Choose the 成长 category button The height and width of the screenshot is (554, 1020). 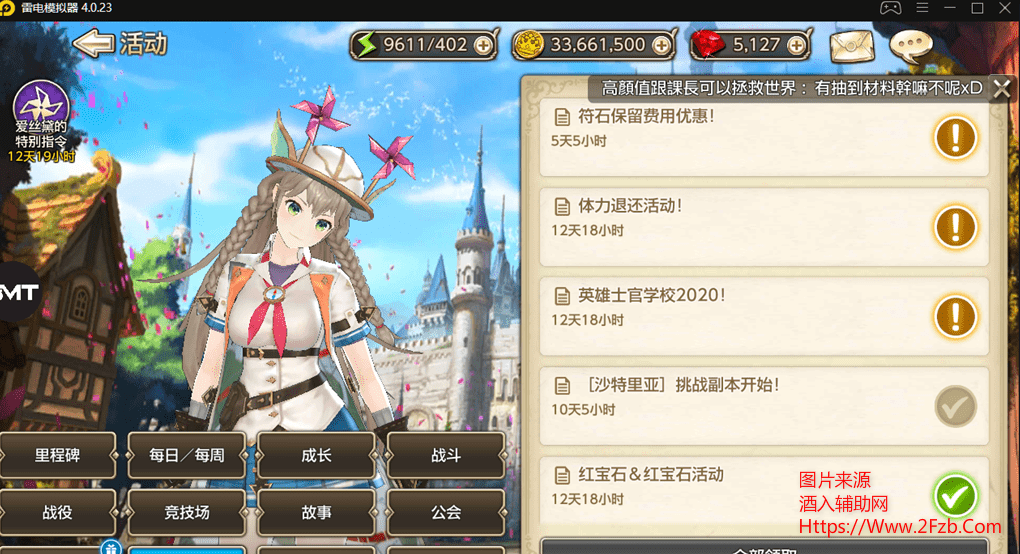pyautogui.click(x=316, y=456)
